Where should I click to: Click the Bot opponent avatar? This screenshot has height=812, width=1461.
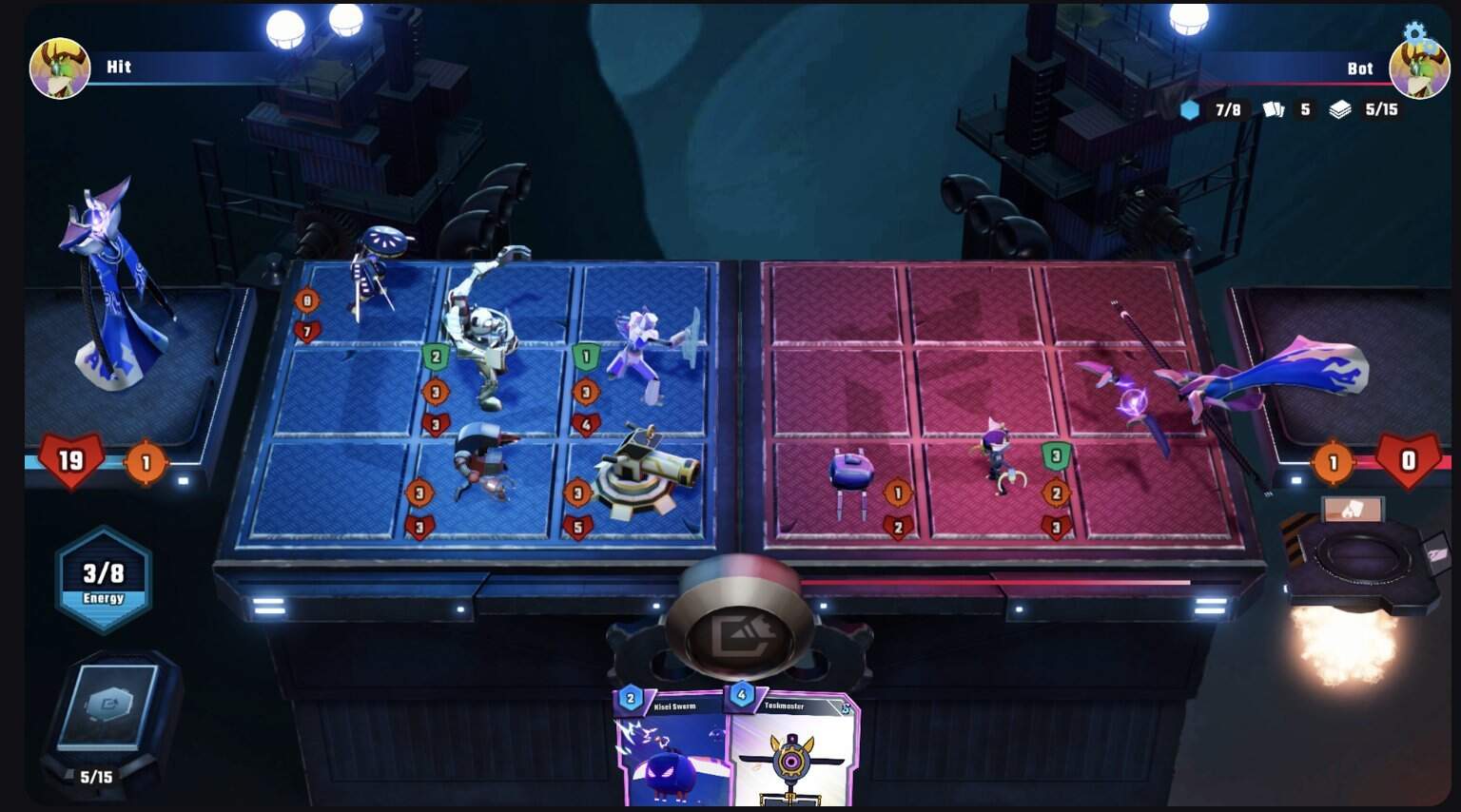1419,70
